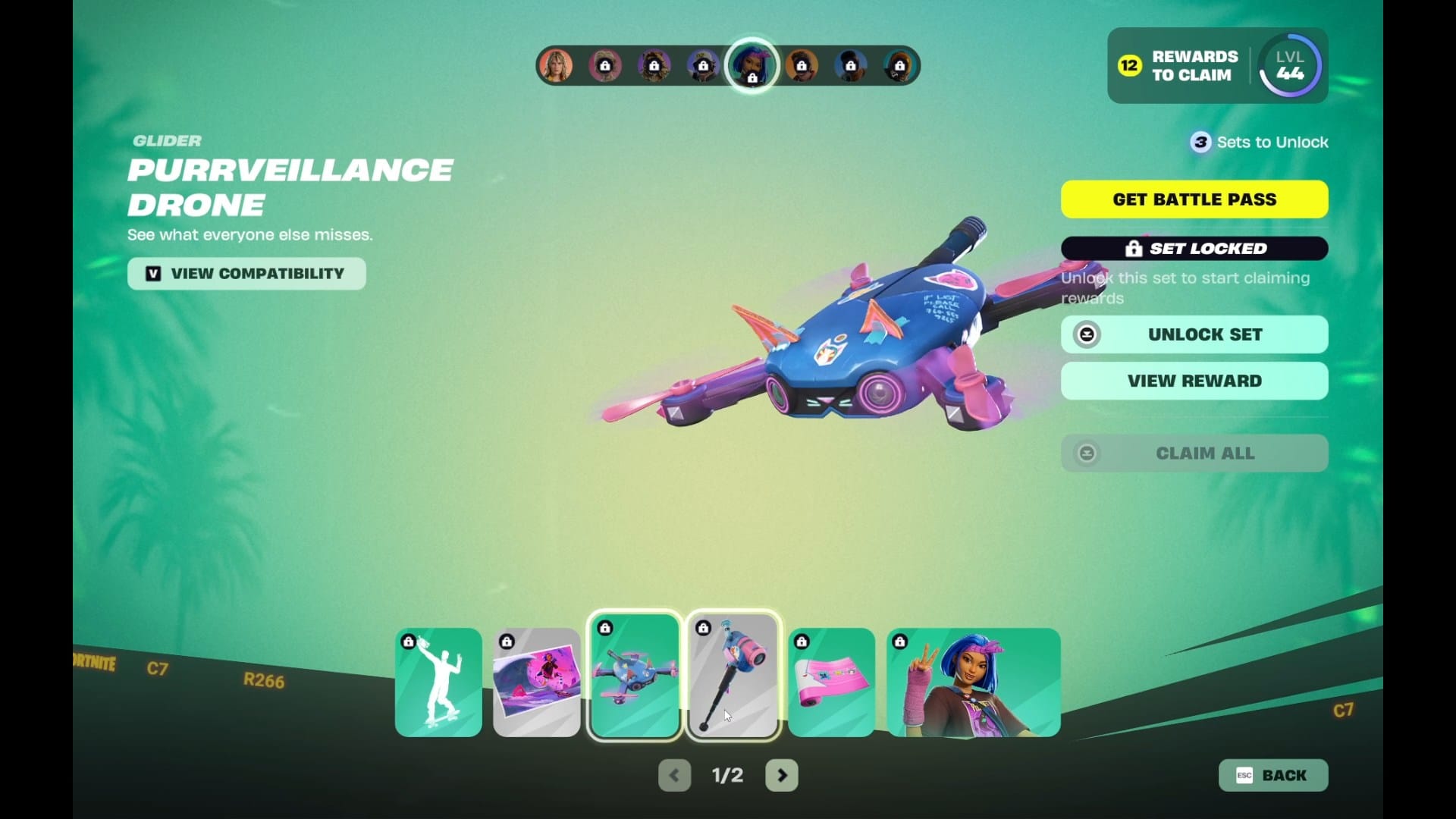The image size is (1456, 819).
Task: Open the level 44 progress ring
Action: pyautogui.click(x=1290, y=66)
